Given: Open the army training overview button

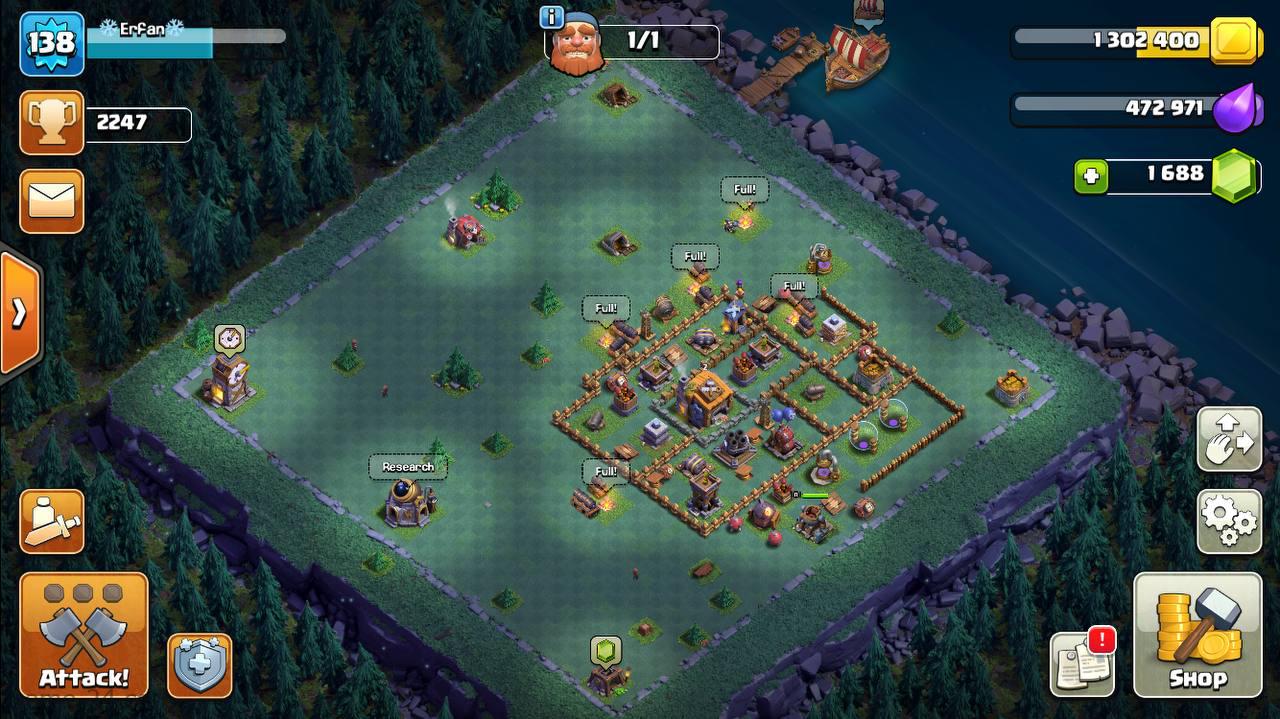Looking at the screenshot, I should tap(51, 521).
